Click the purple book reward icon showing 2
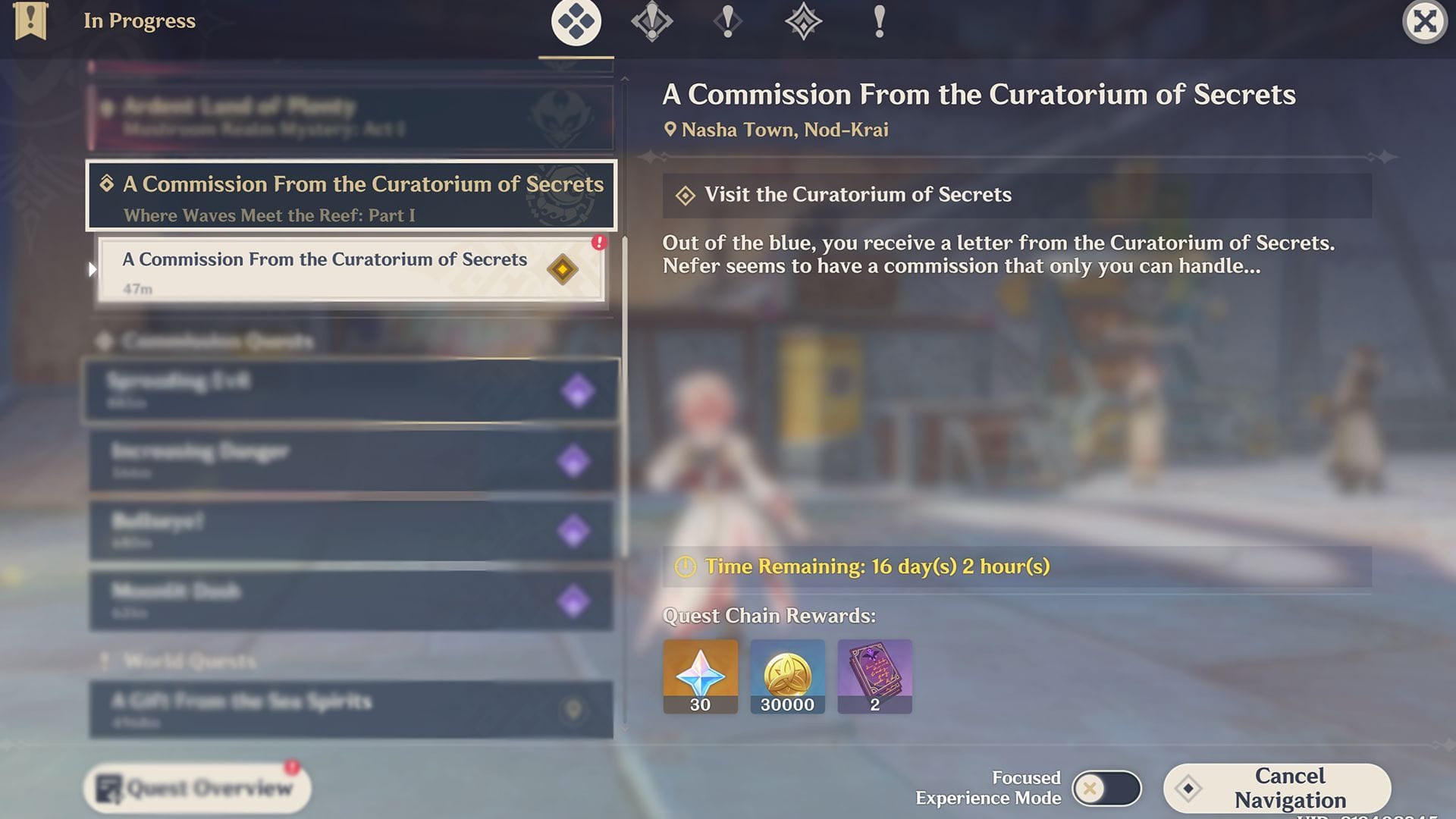Screen dimensions: 1456x819 click(x=874, y=675)
